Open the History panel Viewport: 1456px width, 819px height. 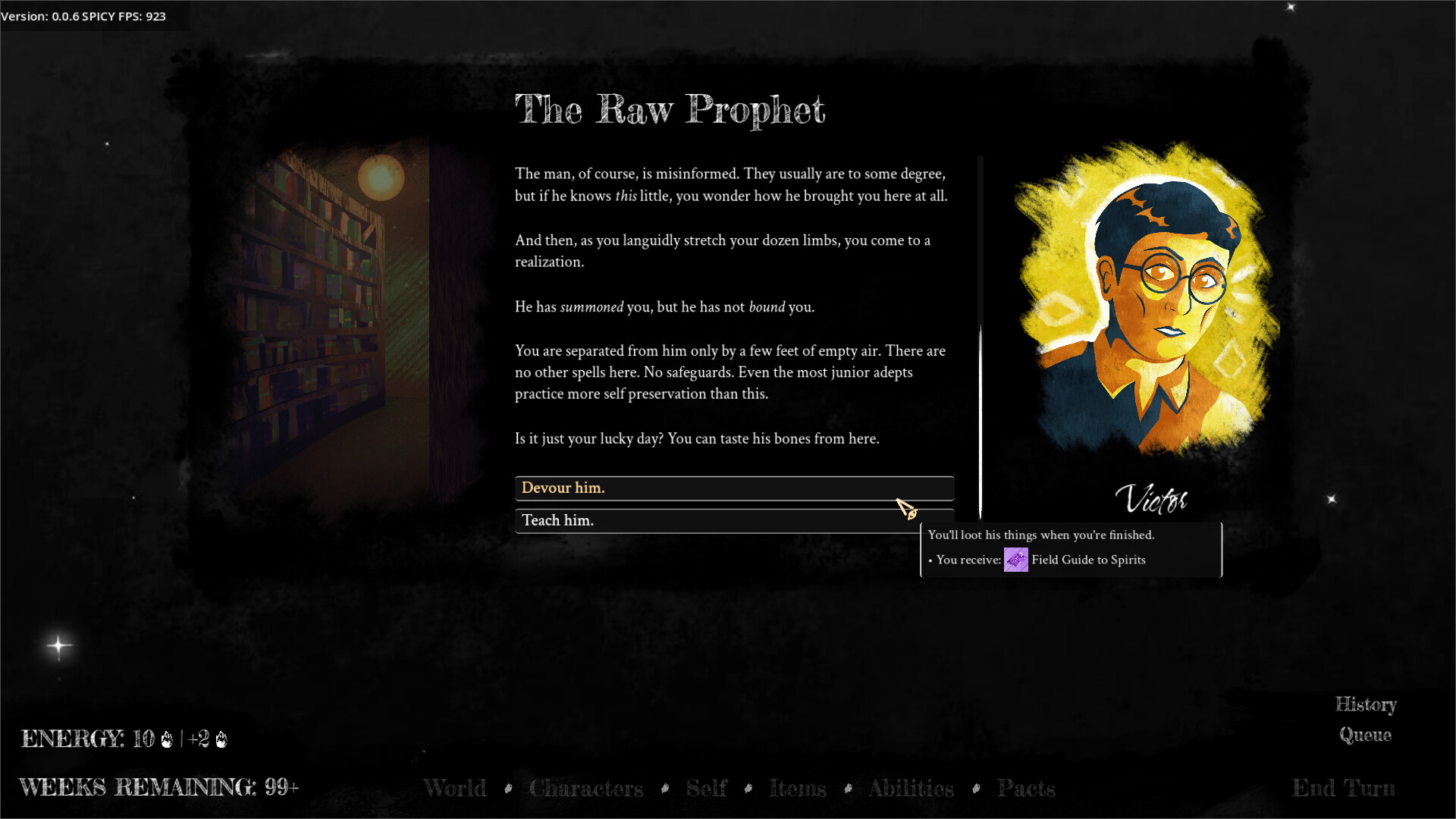coord(1365,705)
